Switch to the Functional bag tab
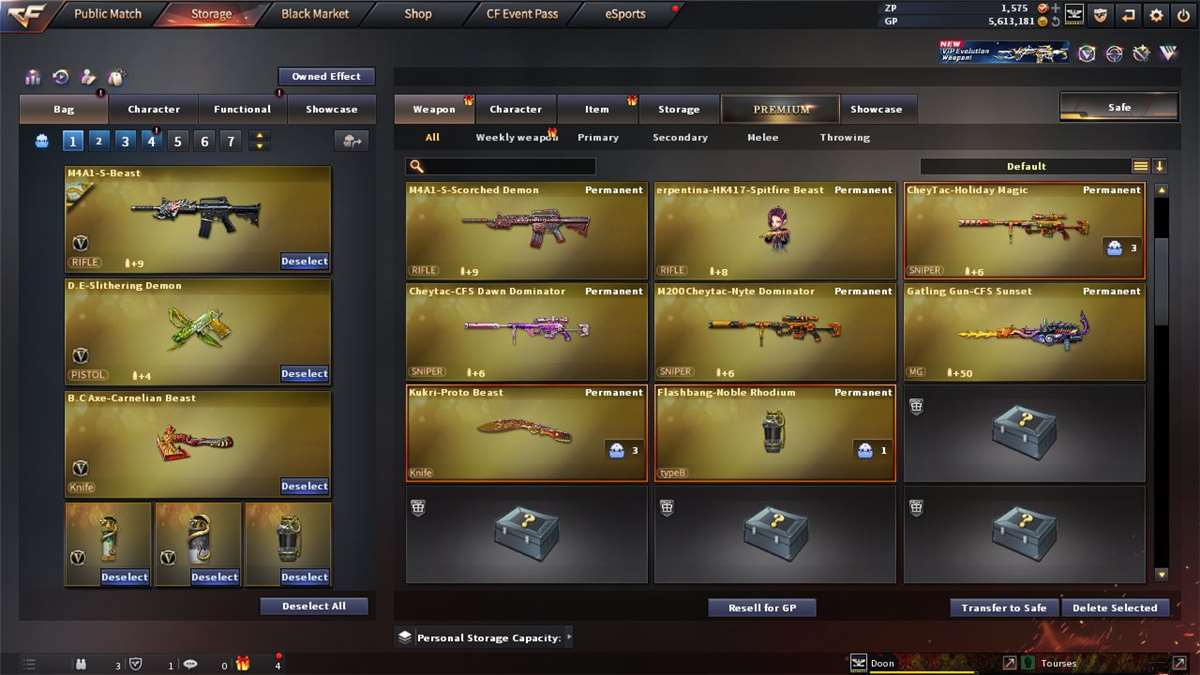Image resolution: width=1200 pixels, height=675 pixels. (242, 109)
